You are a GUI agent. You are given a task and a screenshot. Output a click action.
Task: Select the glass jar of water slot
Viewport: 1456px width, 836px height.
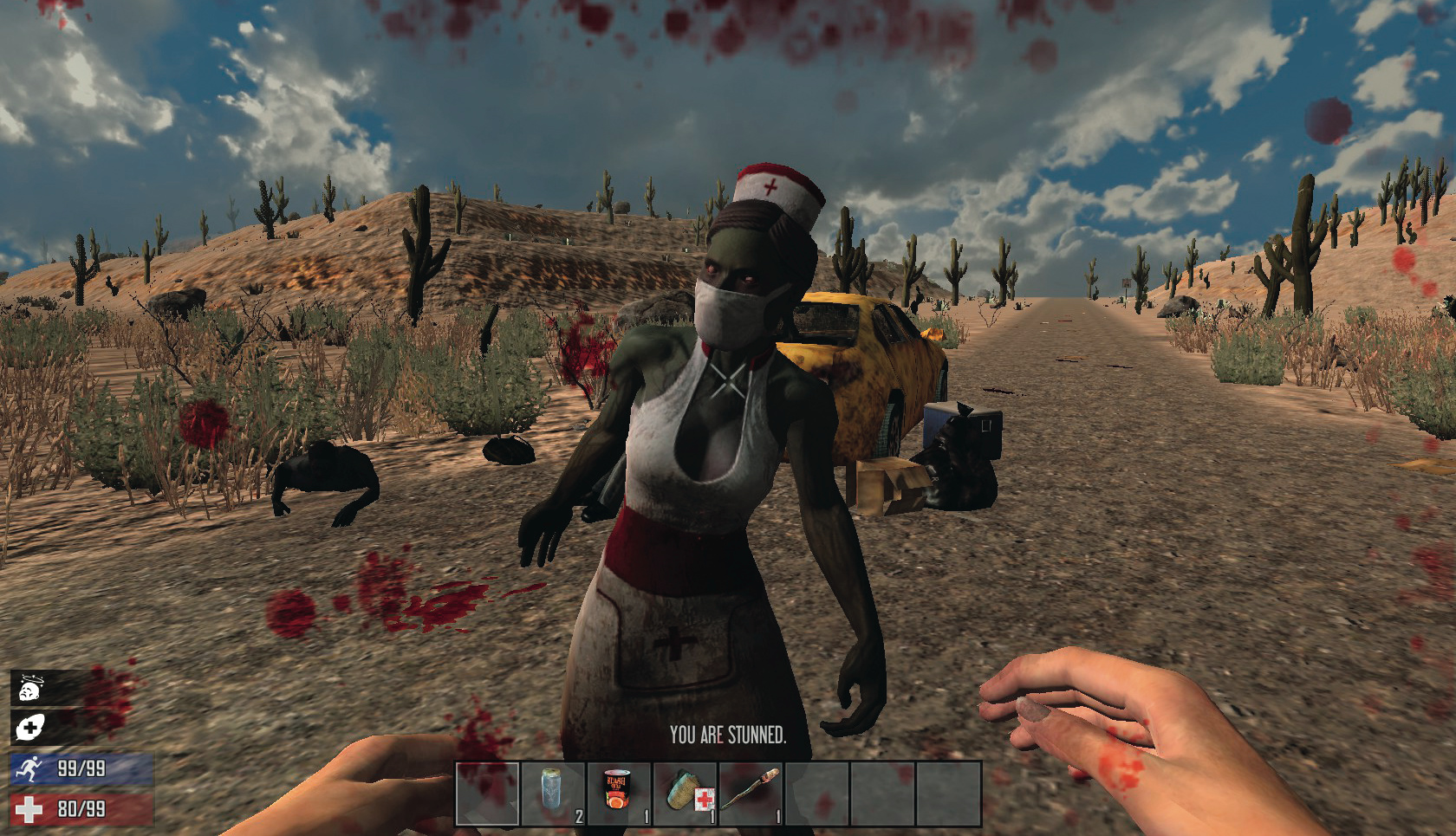pyautogui.click(x=553, y=793)
